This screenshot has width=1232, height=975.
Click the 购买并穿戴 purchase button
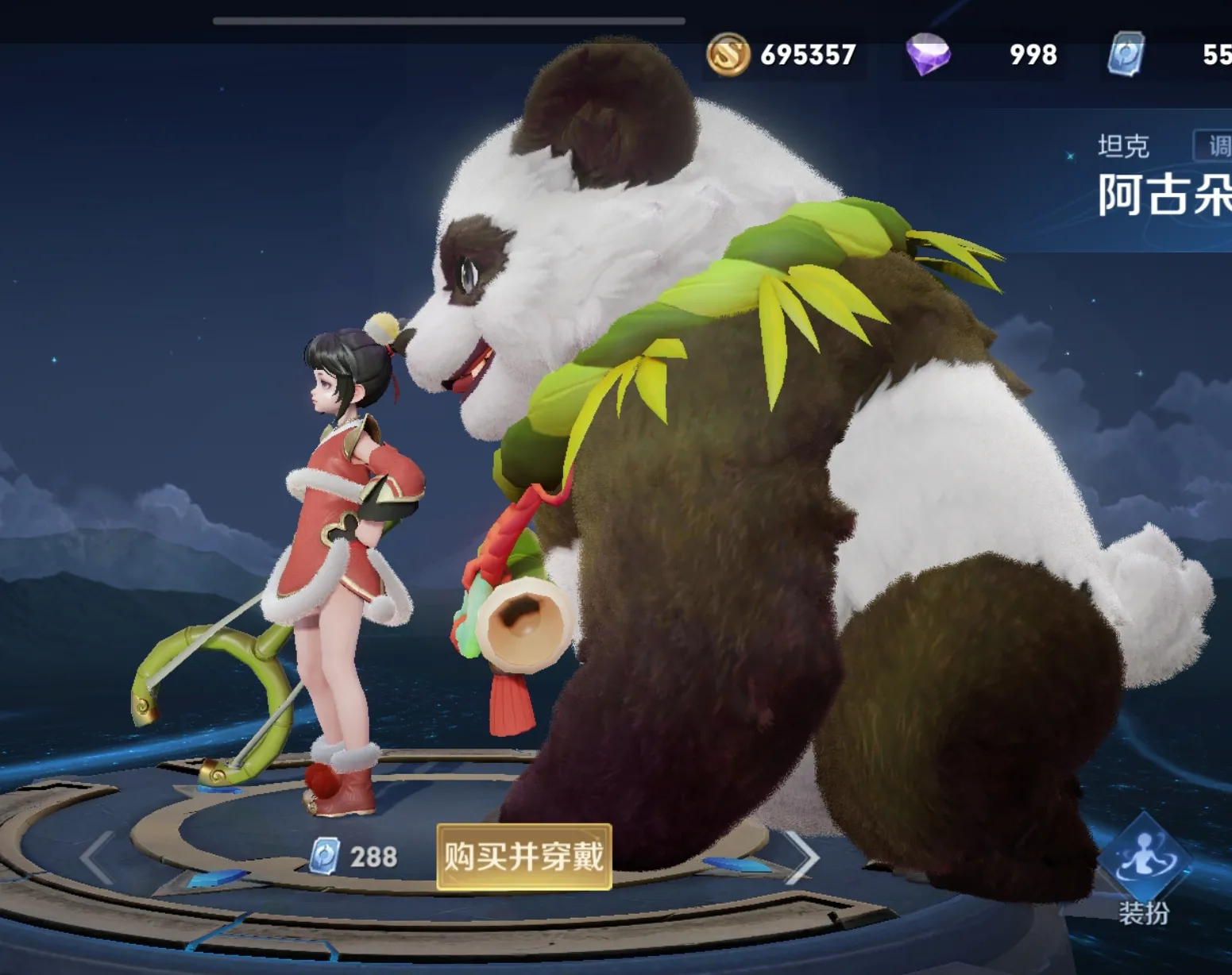click(x=523, y=857)
